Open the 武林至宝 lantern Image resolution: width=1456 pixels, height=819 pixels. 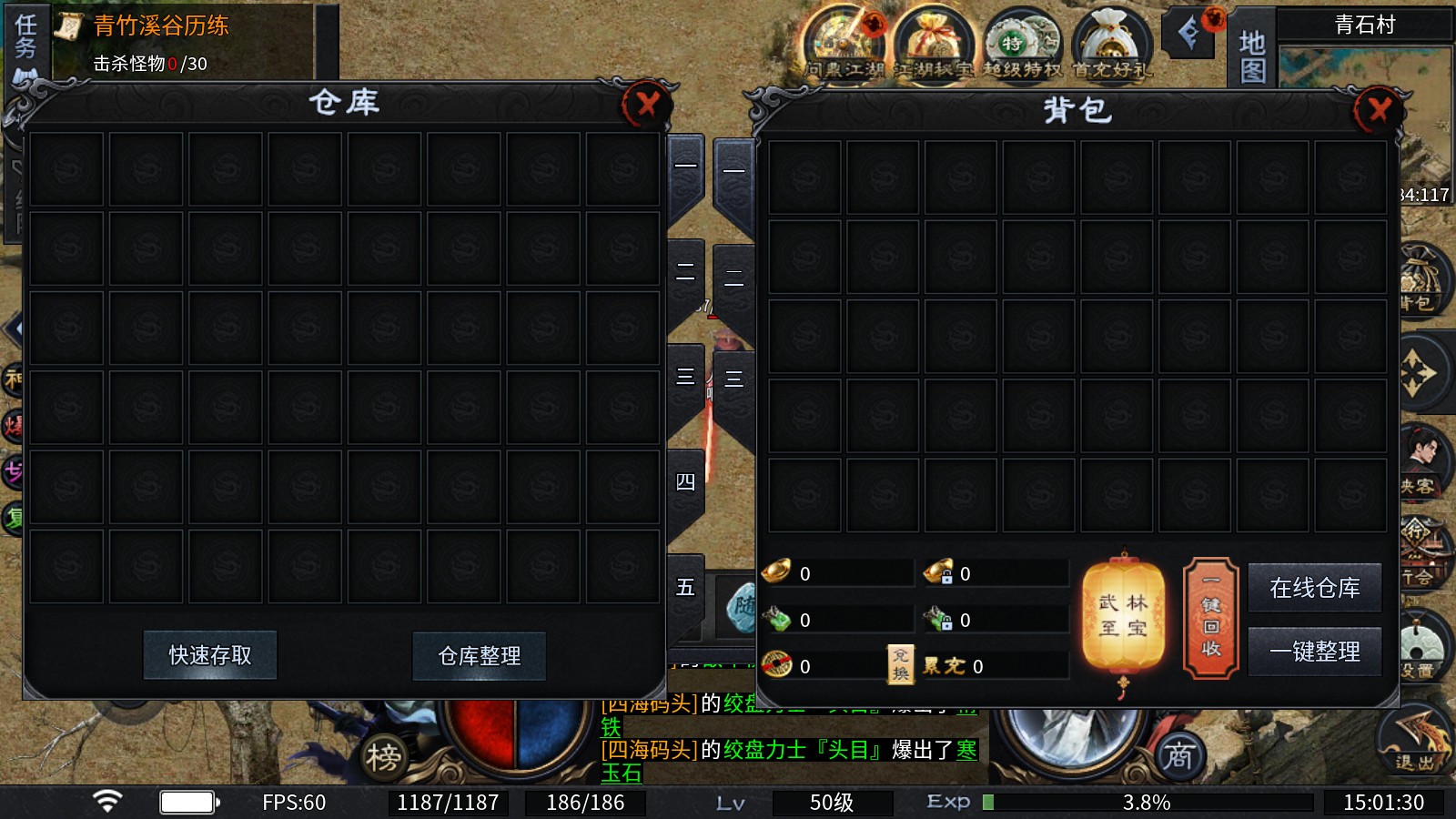[1124, 616]
